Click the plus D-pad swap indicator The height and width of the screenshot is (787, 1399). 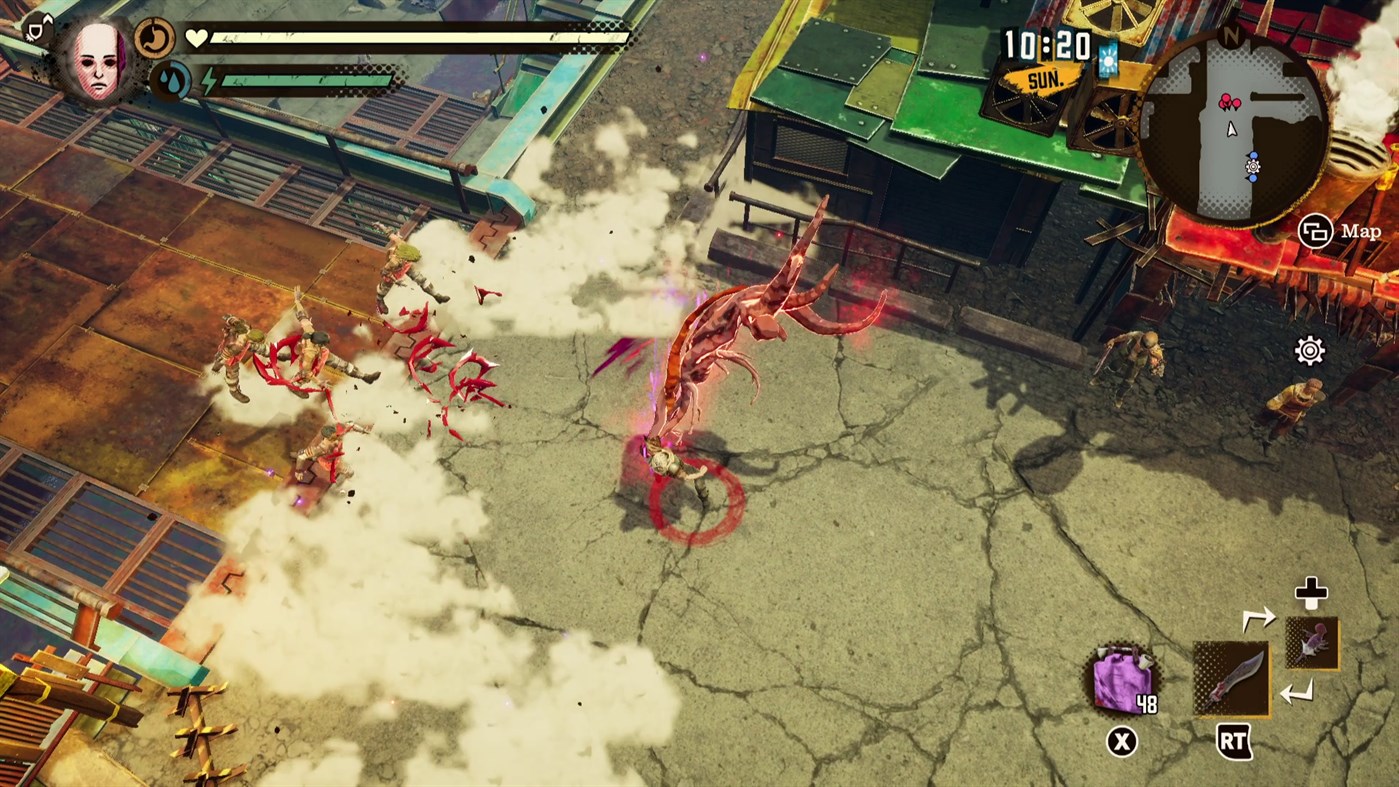point(1312,593)
